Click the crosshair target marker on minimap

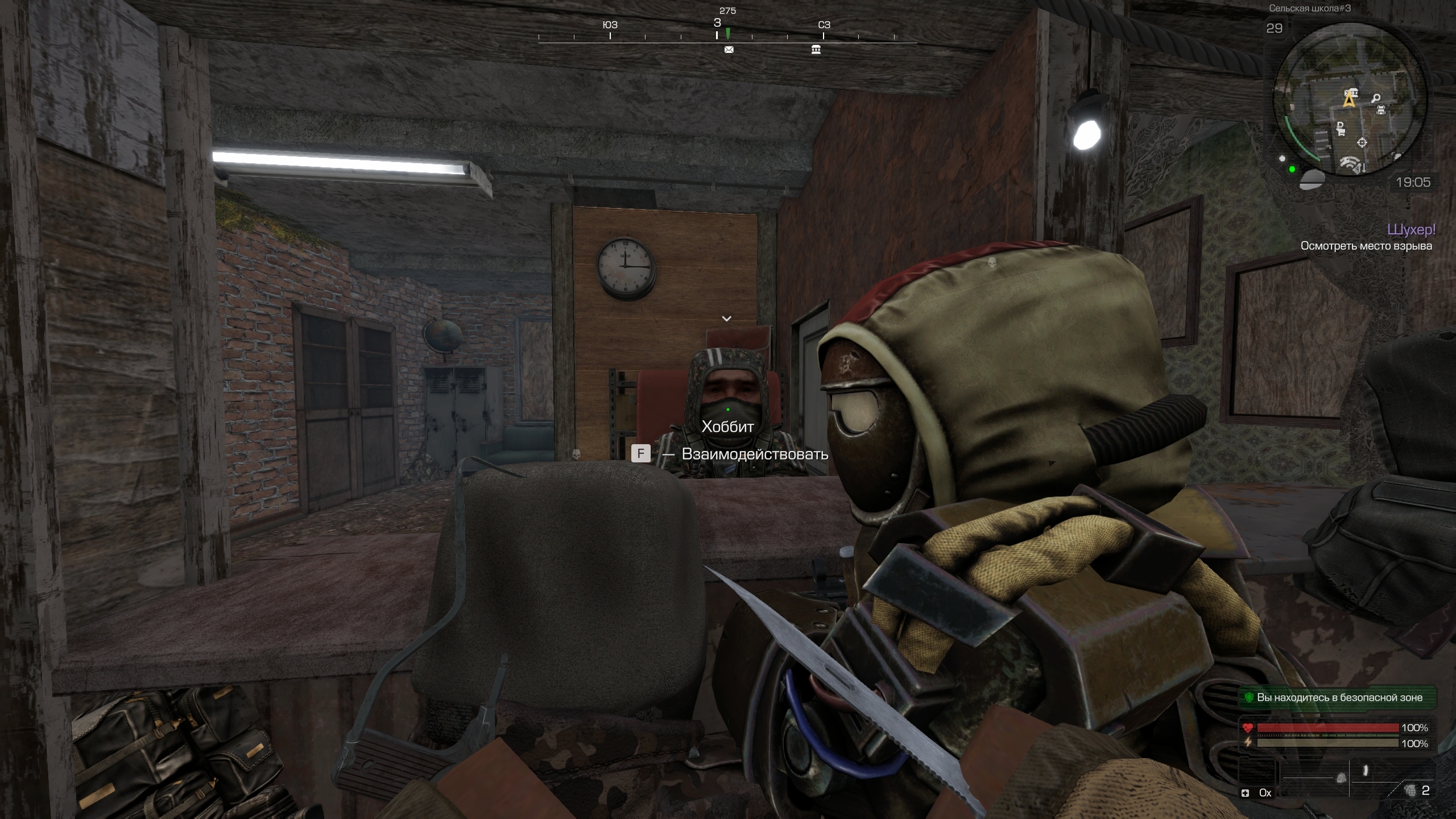click(x=1362, y=142)
